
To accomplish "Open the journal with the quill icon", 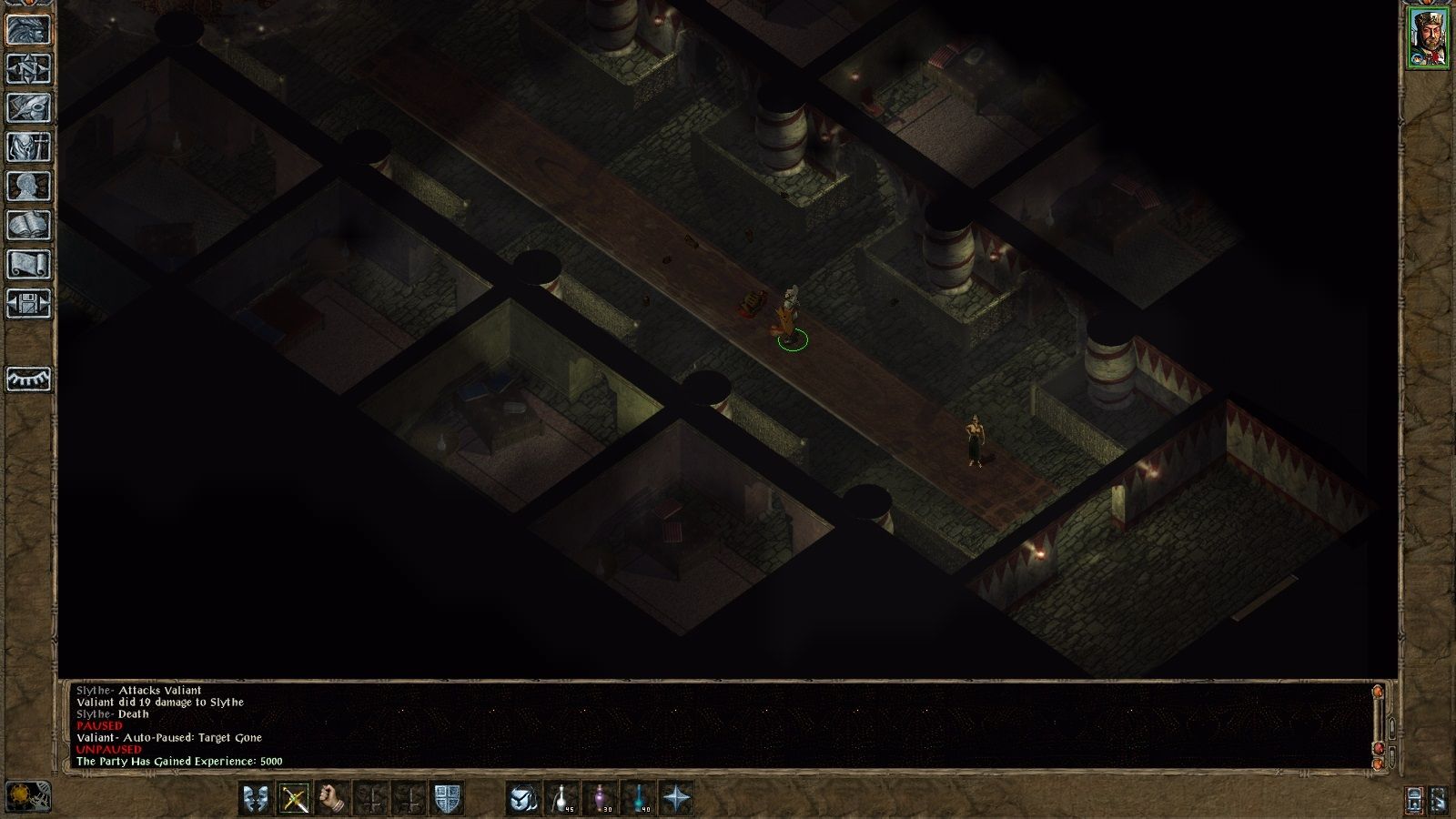I will (x=28, y=107).
